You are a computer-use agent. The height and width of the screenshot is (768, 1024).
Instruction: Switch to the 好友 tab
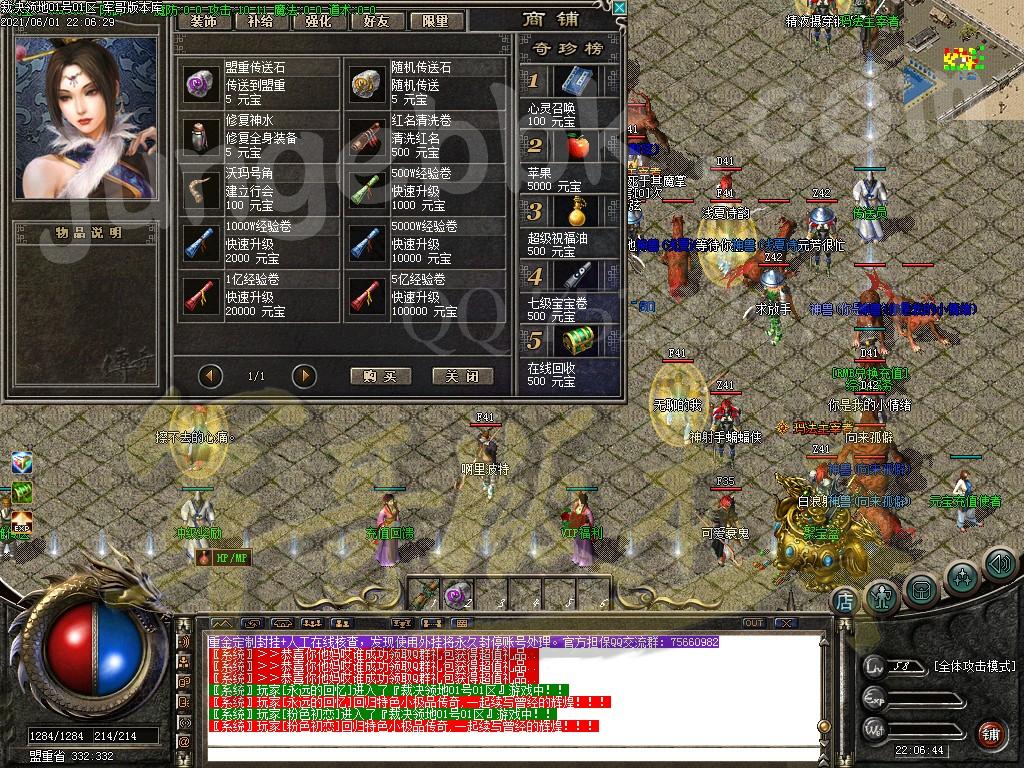coord(376,20)
